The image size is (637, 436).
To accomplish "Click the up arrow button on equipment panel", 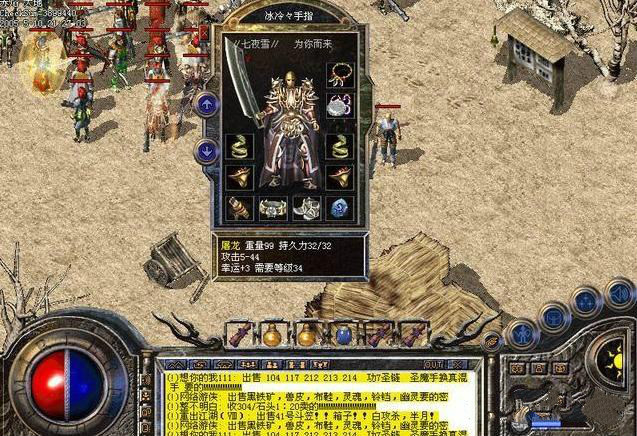I will click(207, 103).
